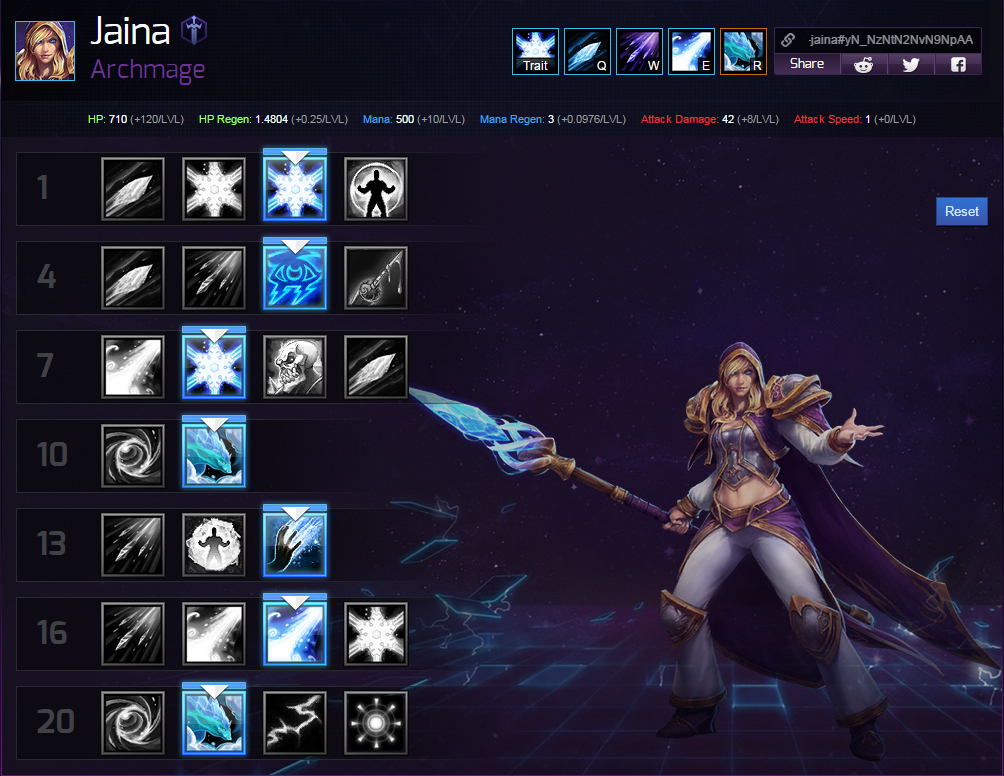Image resolution: width=1004 pixels, height=776 pixels.
Task: Share the build on Facebook
Action: [958, 65]
